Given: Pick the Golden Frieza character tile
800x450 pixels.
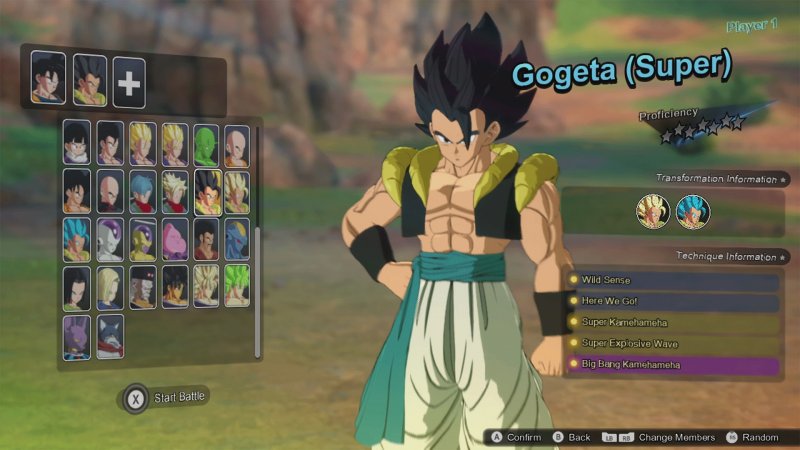Looking at the screenshot, I should 142,240.
